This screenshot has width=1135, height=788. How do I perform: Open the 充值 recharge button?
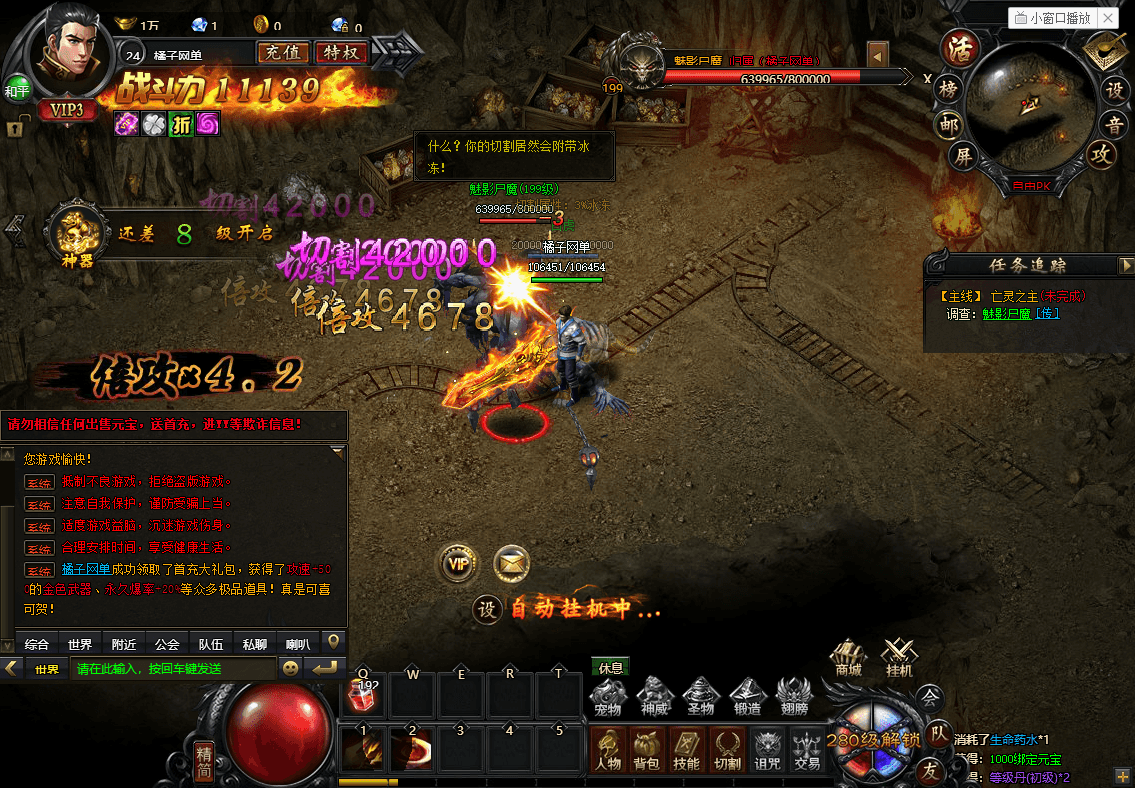pos(282,52)
